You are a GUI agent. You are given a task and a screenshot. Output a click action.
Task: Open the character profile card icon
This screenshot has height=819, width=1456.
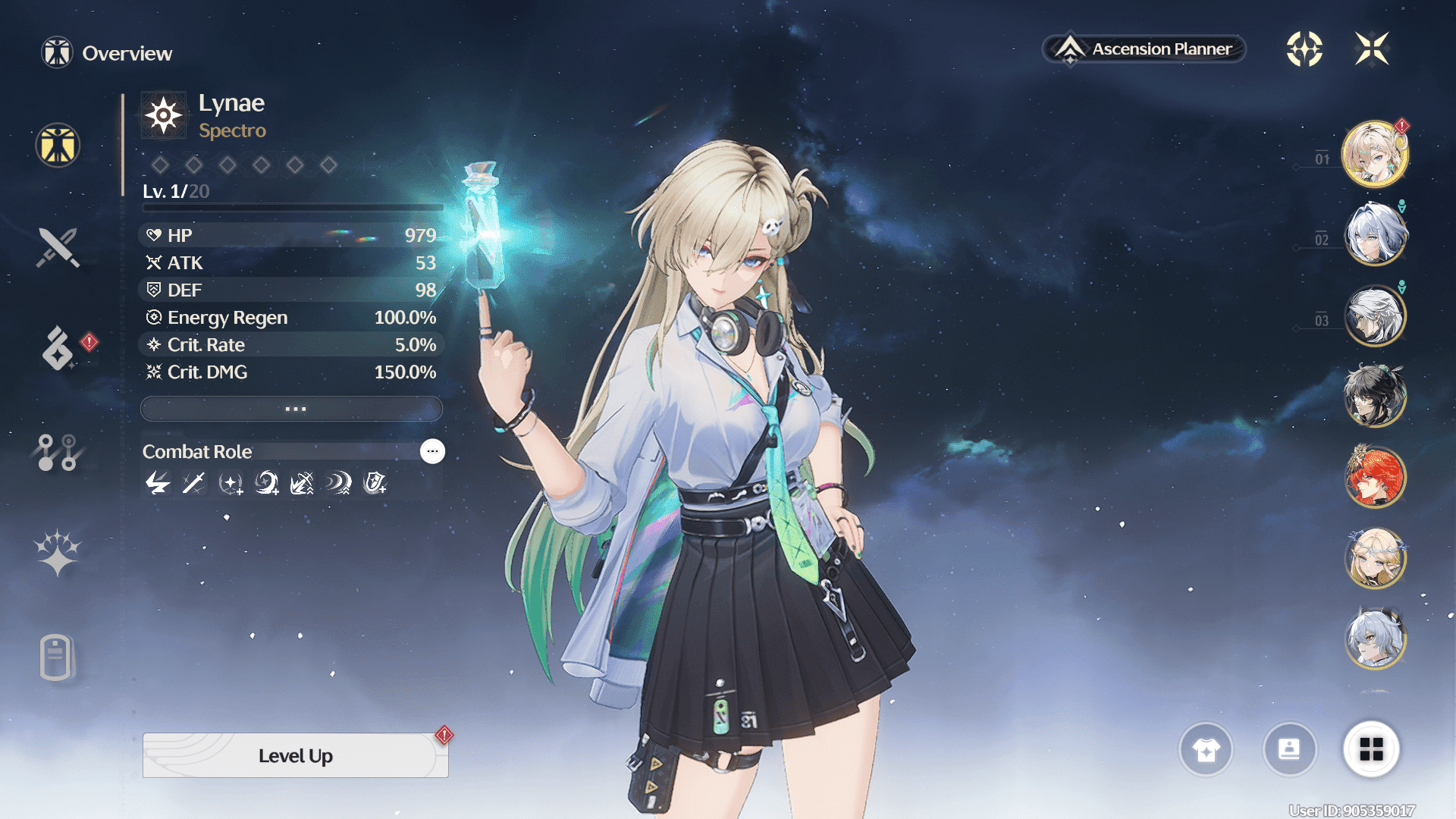(x=1289, y=750)
